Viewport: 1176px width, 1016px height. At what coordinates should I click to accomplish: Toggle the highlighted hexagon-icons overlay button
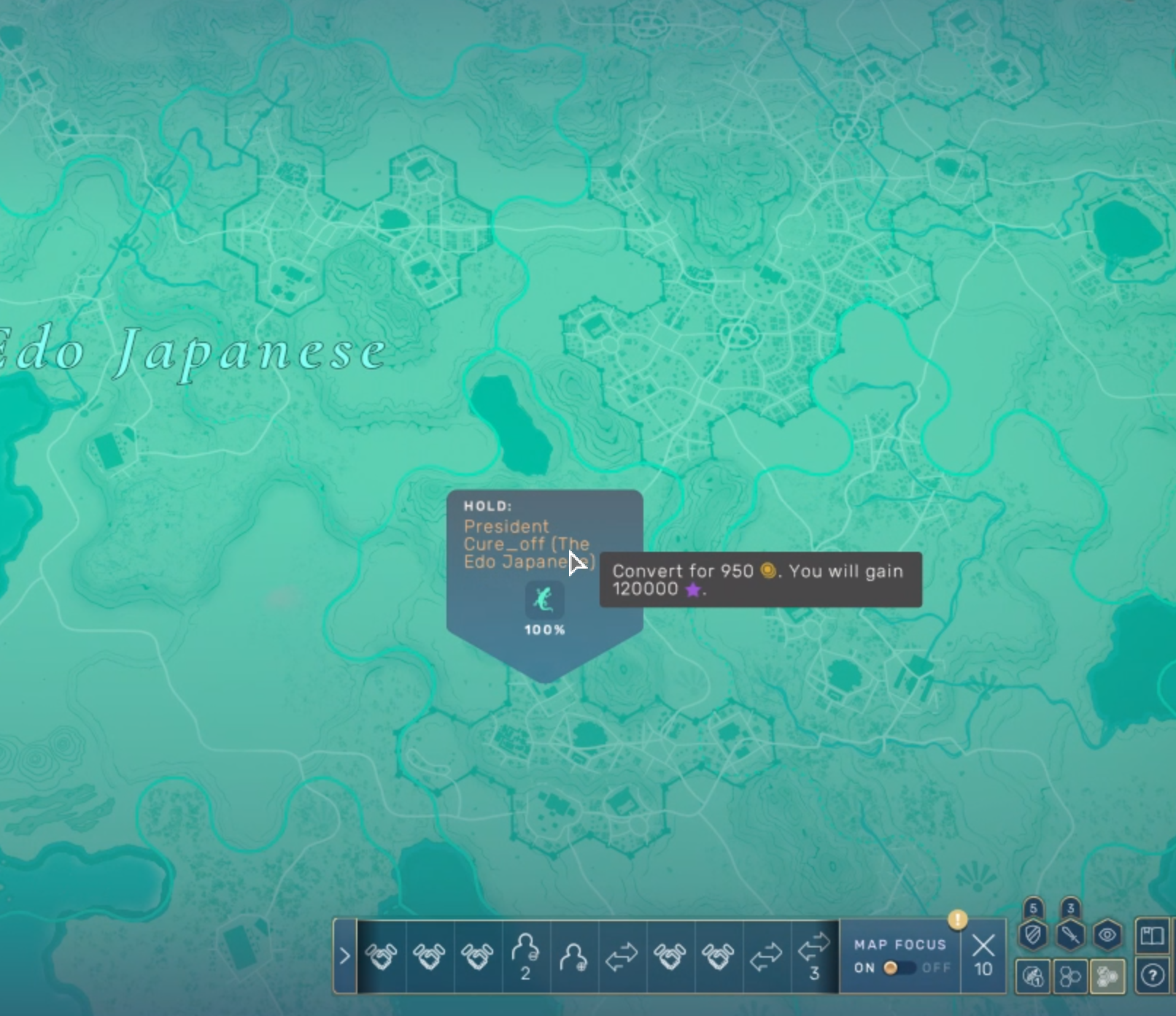coord(1107,976)
